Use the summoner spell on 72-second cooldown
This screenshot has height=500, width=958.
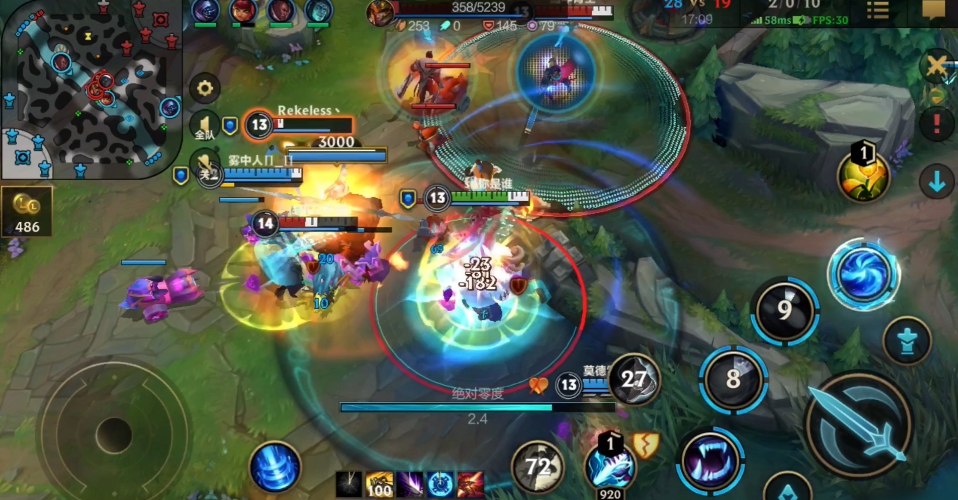click(x=537, y=467)
